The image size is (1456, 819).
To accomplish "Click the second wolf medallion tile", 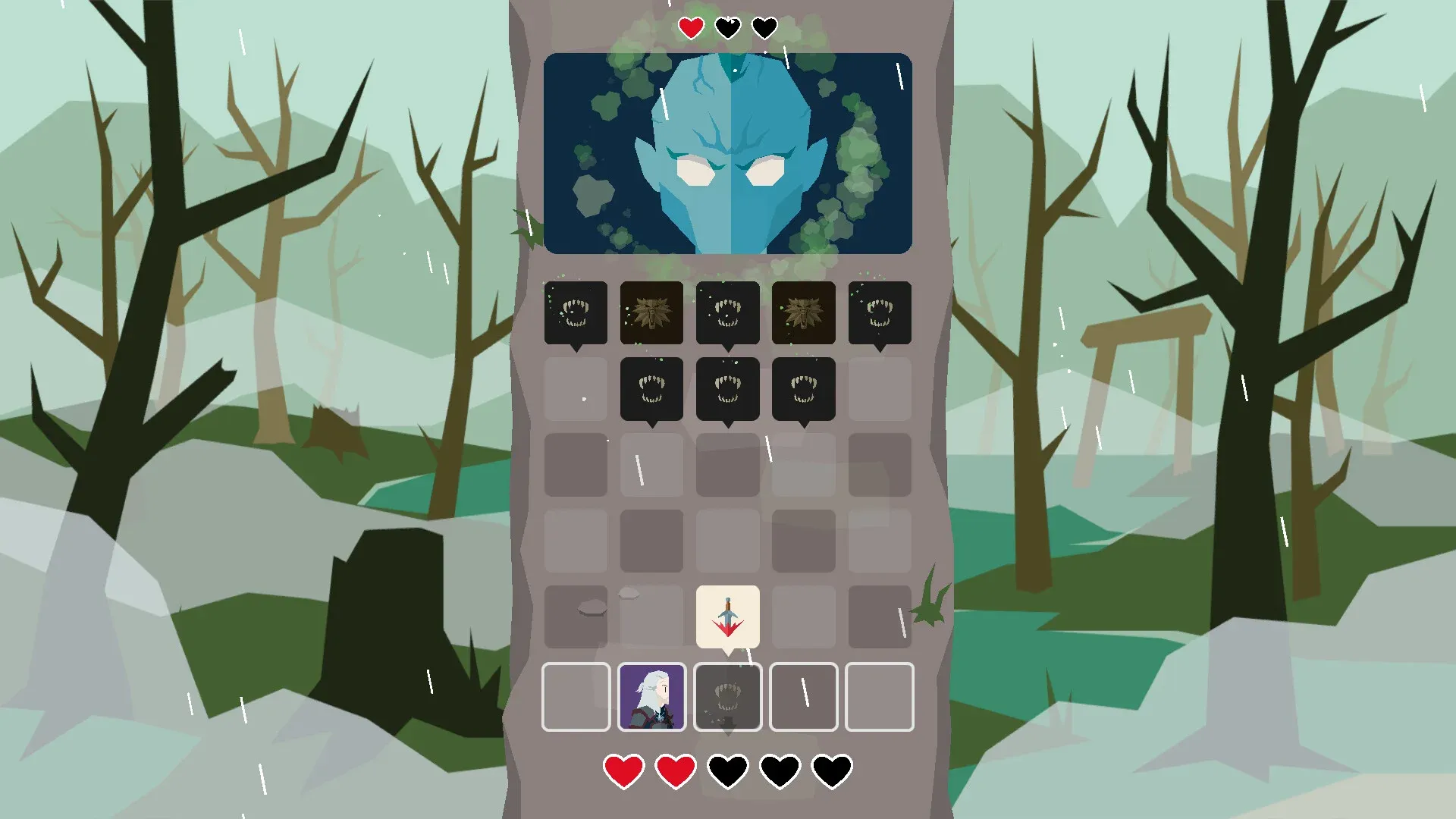I will point(803,312).
